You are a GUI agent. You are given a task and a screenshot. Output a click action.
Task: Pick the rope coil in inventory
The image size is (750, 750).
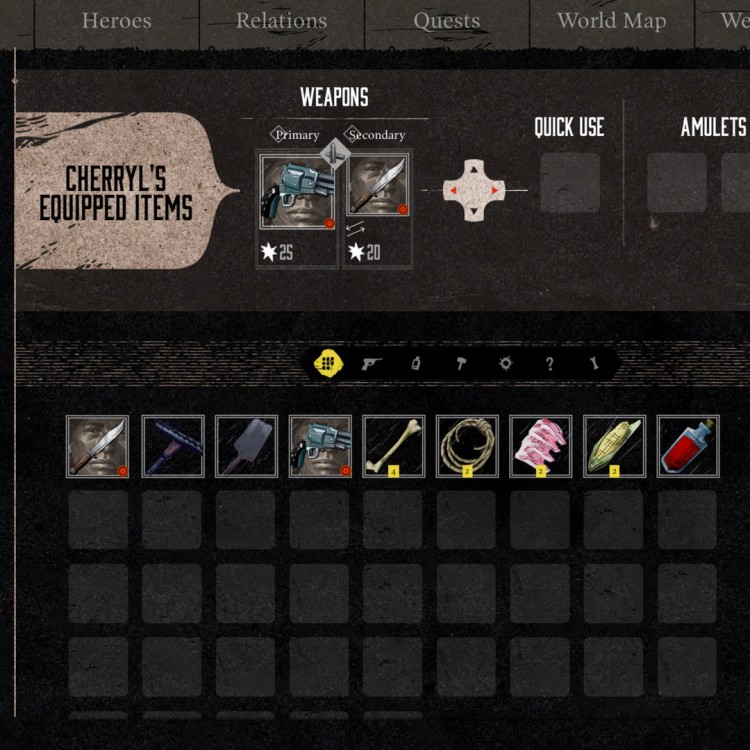[467, 446]
